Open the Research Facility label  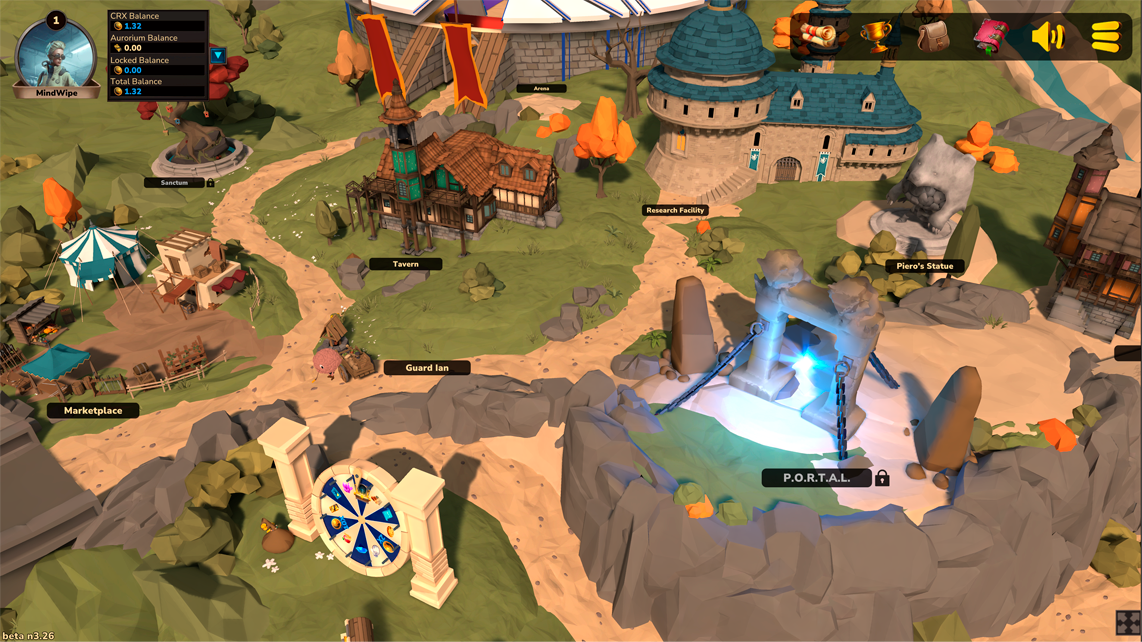(x=676, y=210)
